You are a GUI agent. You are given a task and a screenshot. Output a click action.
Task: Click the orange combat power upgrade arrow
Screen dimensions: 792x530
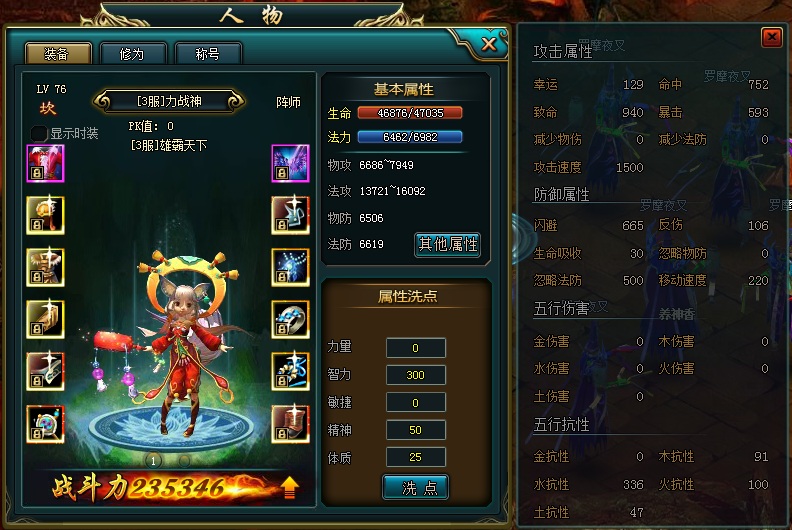coord(290,487)
